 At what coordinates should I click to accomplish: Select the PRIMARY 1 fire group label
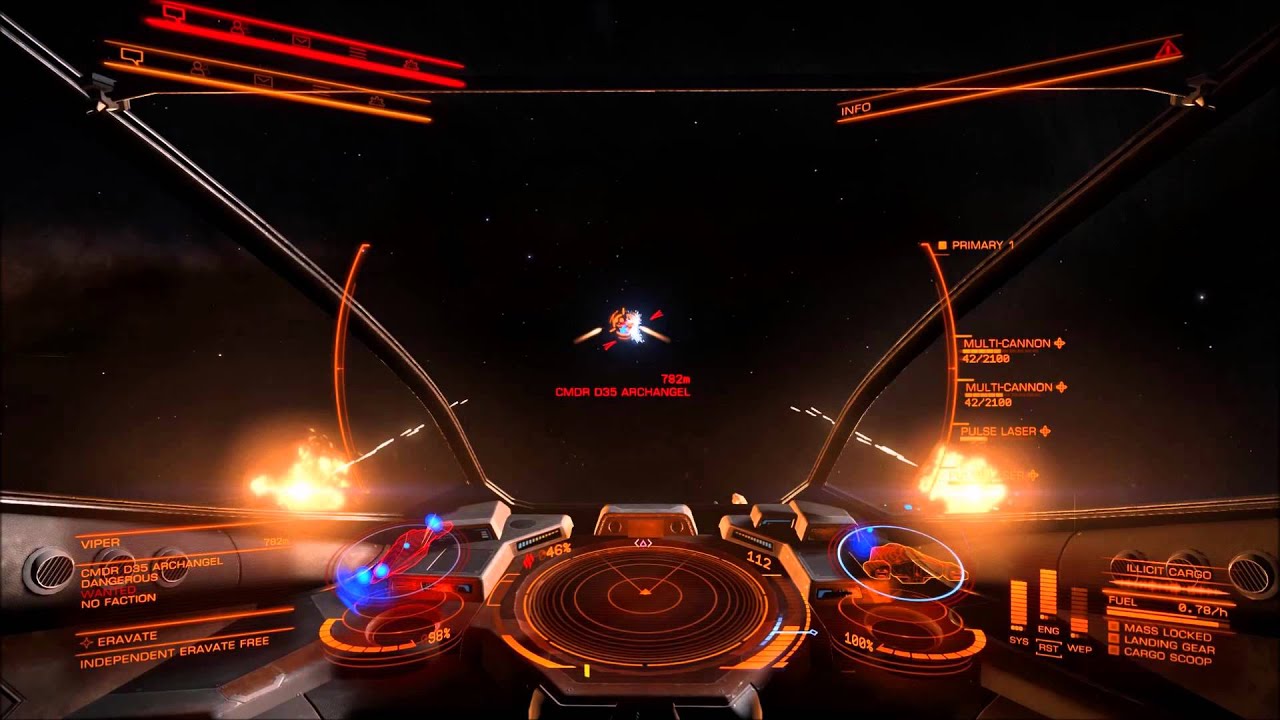(x=982, y=245)
